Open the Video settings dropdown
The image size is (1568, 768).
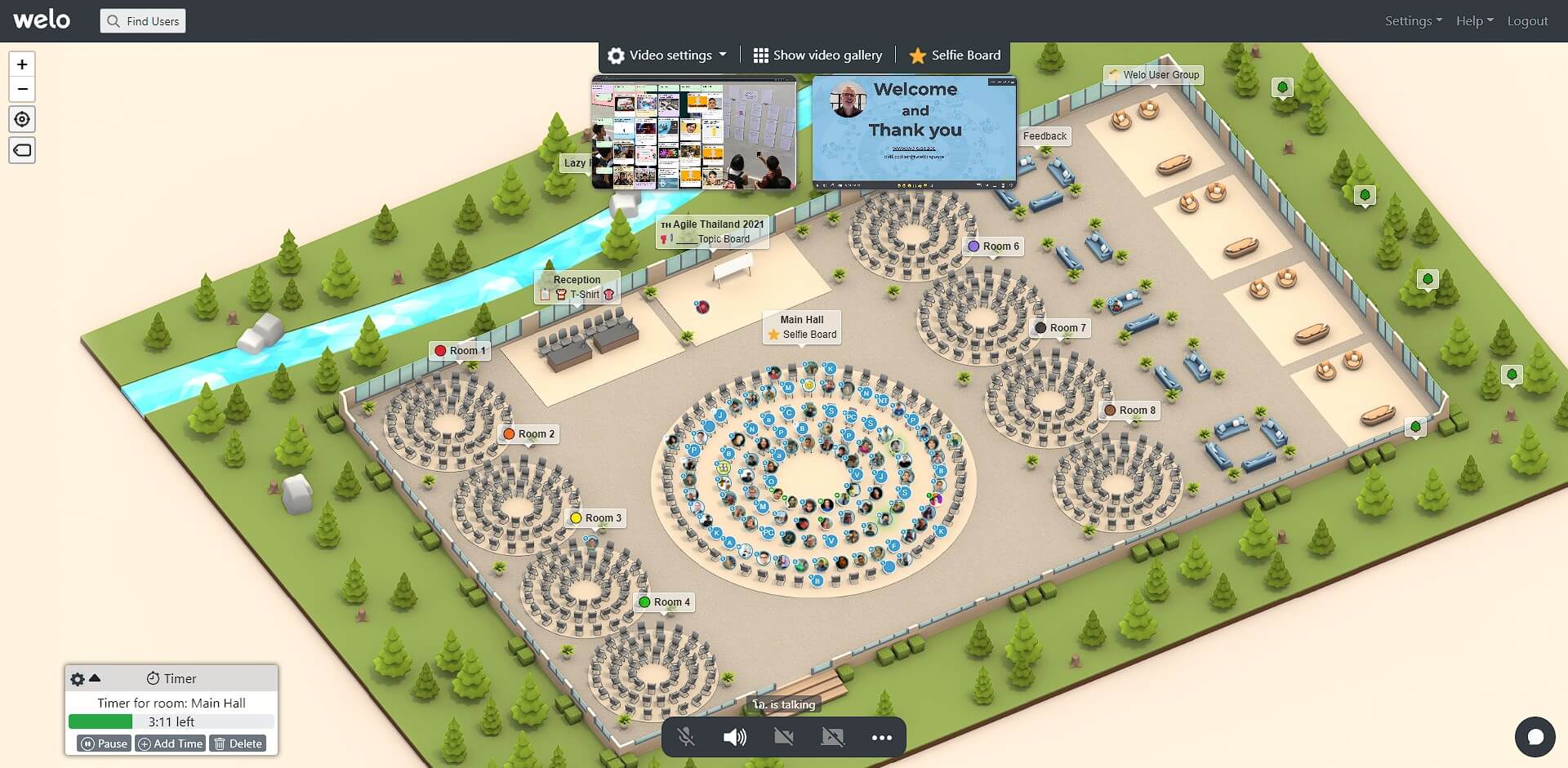[x=667, y=55]
